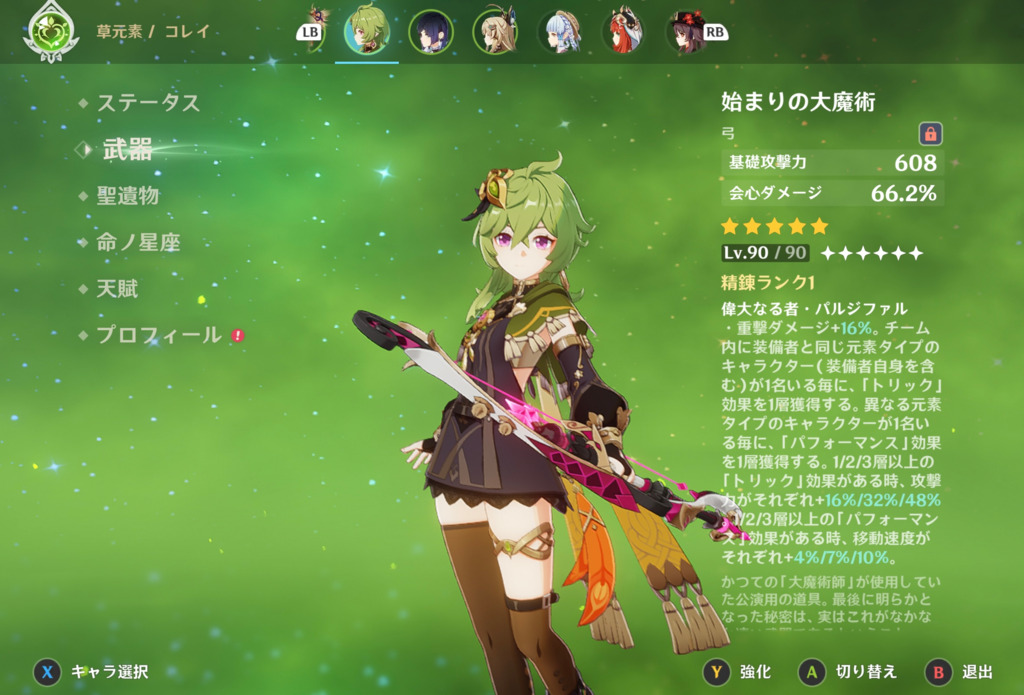
Task: Select the light-blue-haired character with straw hat
Action: click(x=559, y=31)
